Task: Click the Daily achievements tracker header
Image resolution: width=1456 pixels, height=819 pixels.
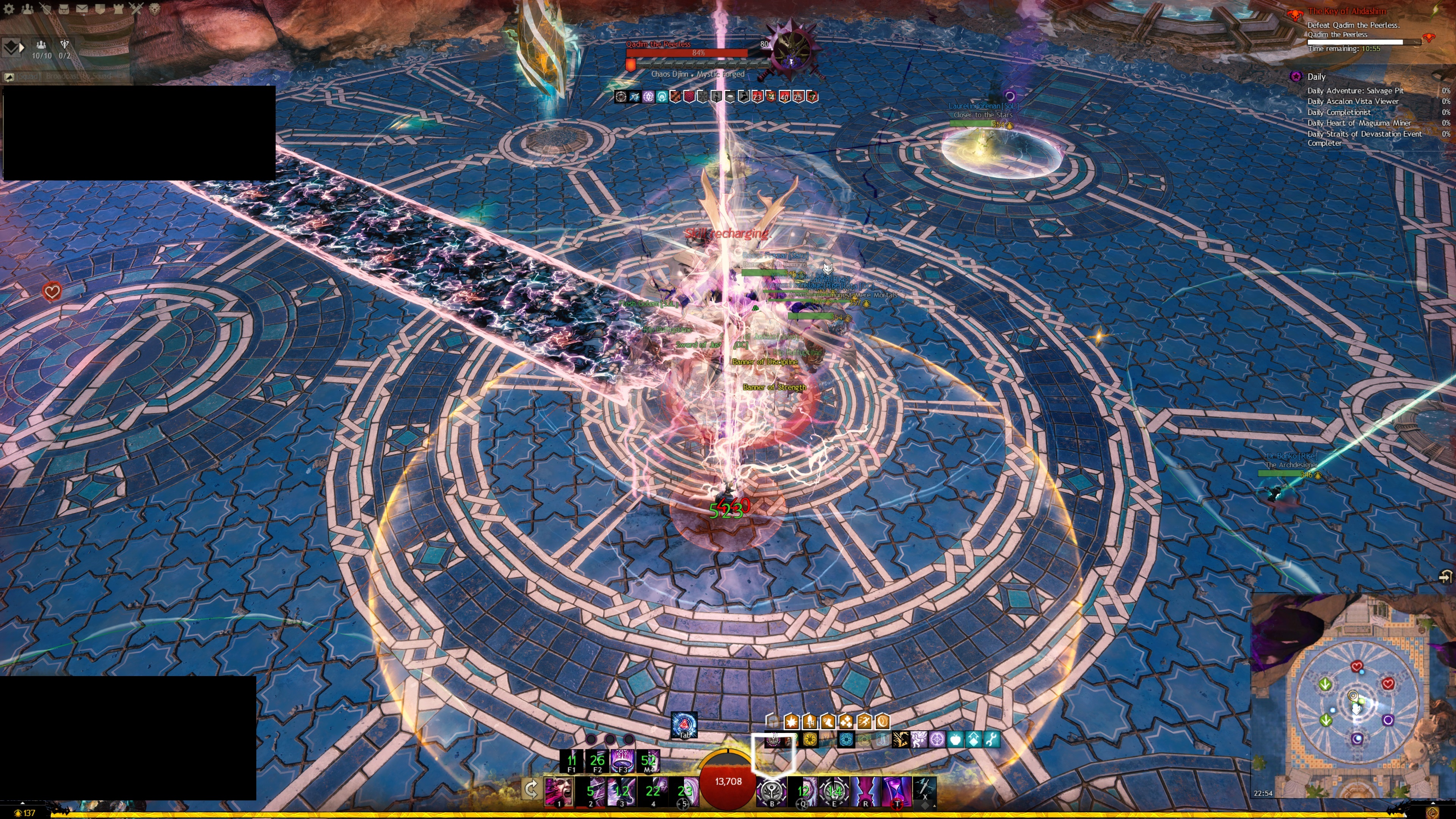Action: tap(1316, 77)
